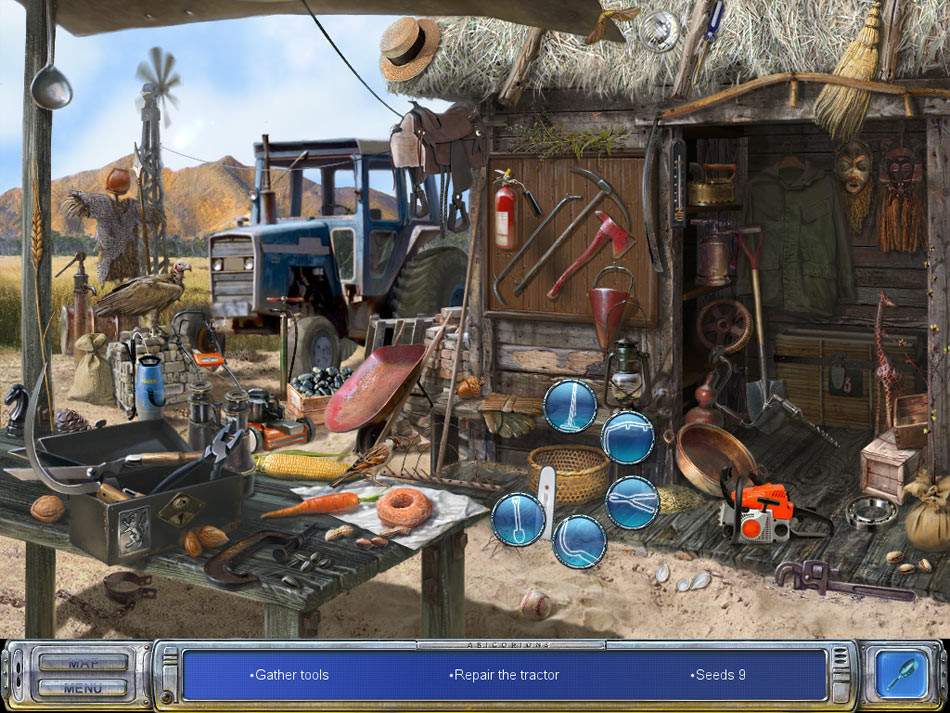Open the MENU button
The image size is (950, 713).
point(83,688)
